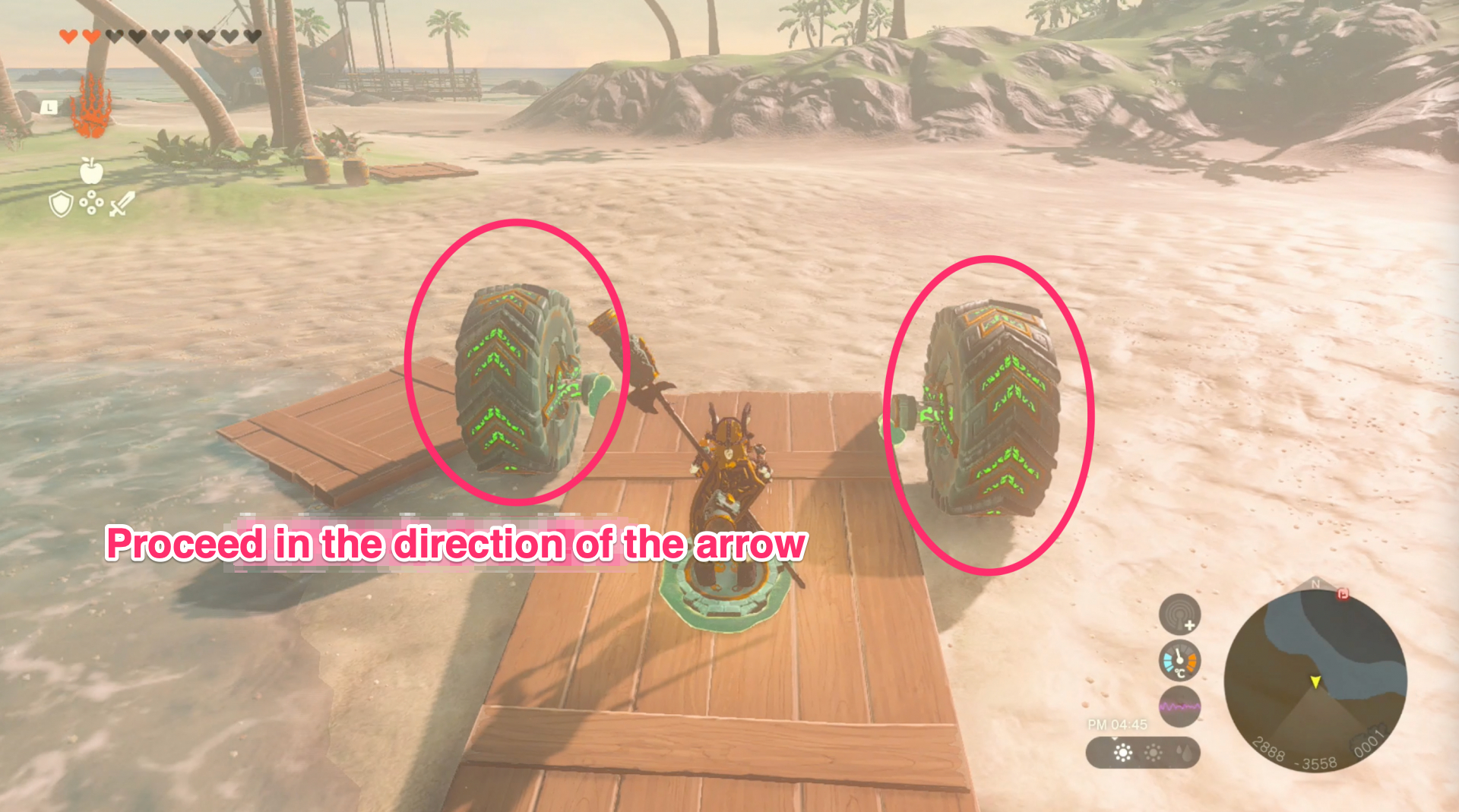Viewport: 1459px width, 812px height.
Task: Click the 'Proceed in the direction of the arrow' caption
Action: click(457, 544)
